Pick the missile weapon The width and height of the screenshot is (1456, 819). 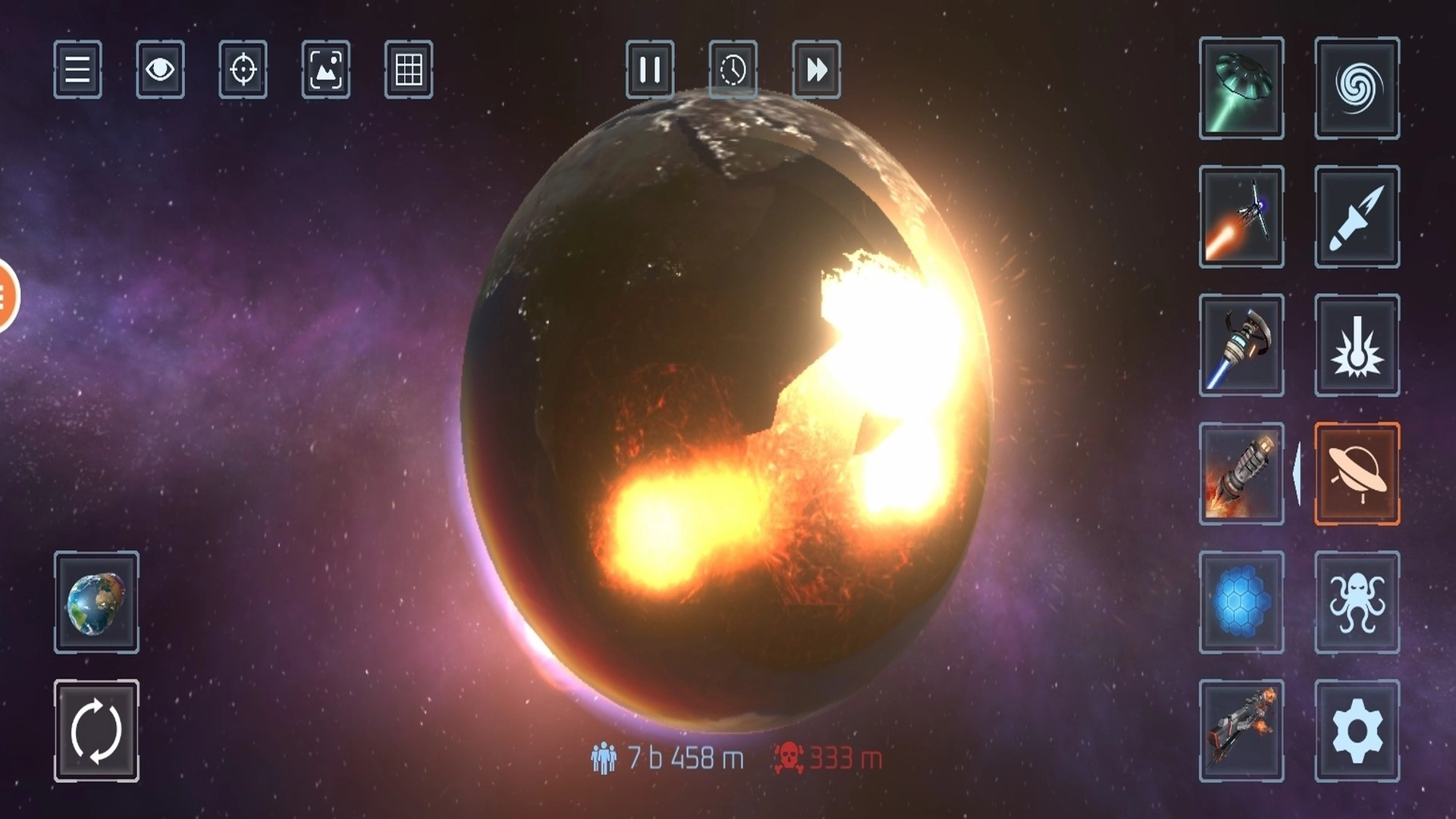pyautogui.click(x=1357, y=217)
